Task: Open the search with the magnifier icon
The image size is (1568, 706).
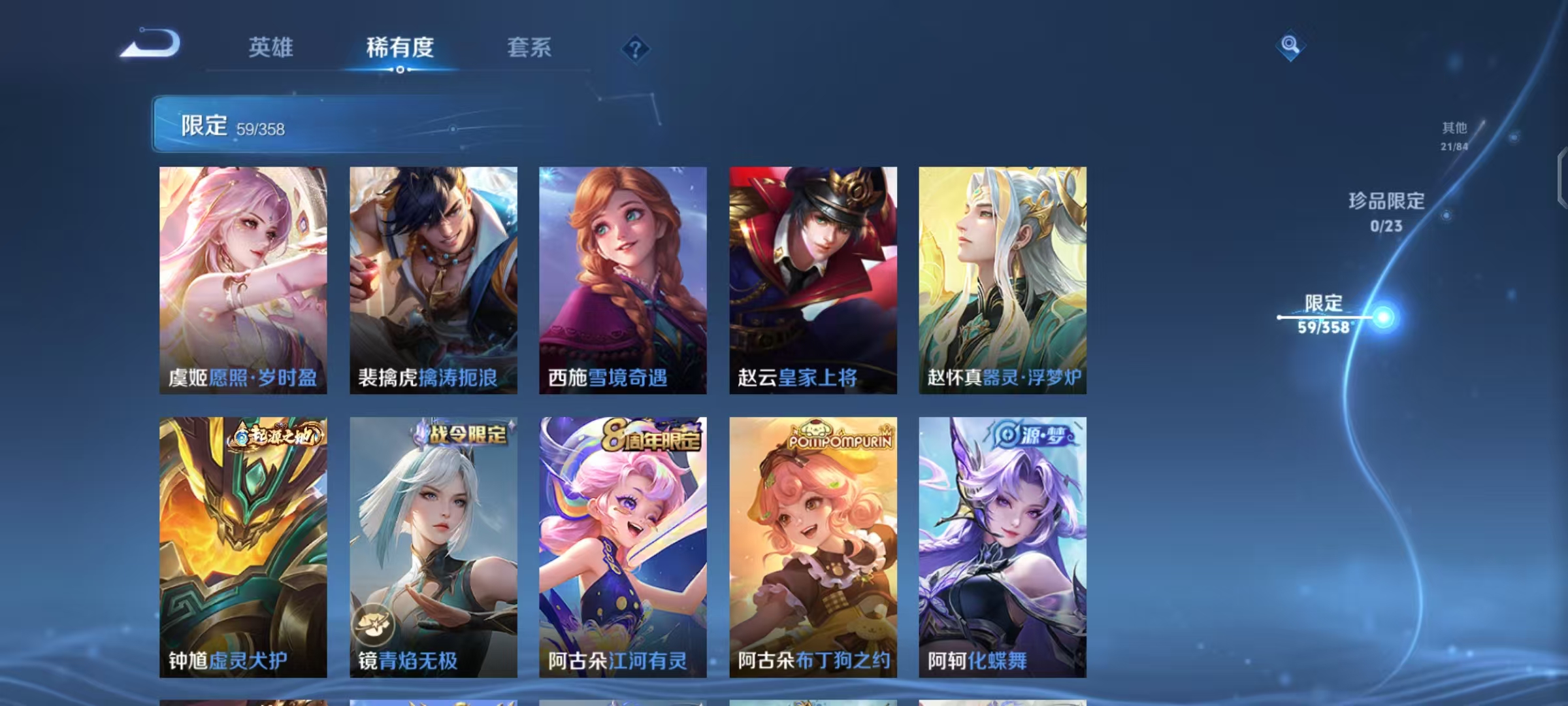Action: click(x=1290, y=46)
